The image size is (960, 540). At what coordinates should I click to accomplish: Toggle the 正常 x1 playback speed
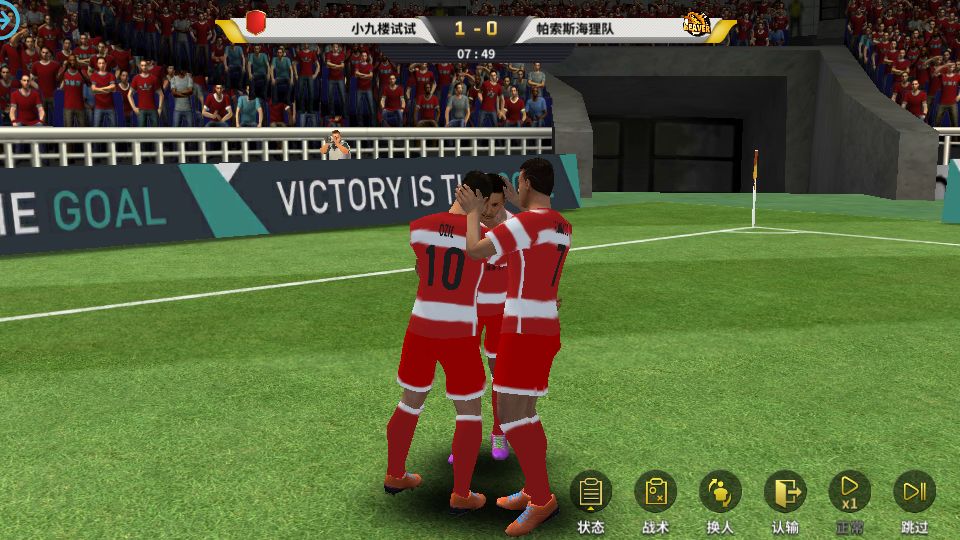(x=849, y=492)
